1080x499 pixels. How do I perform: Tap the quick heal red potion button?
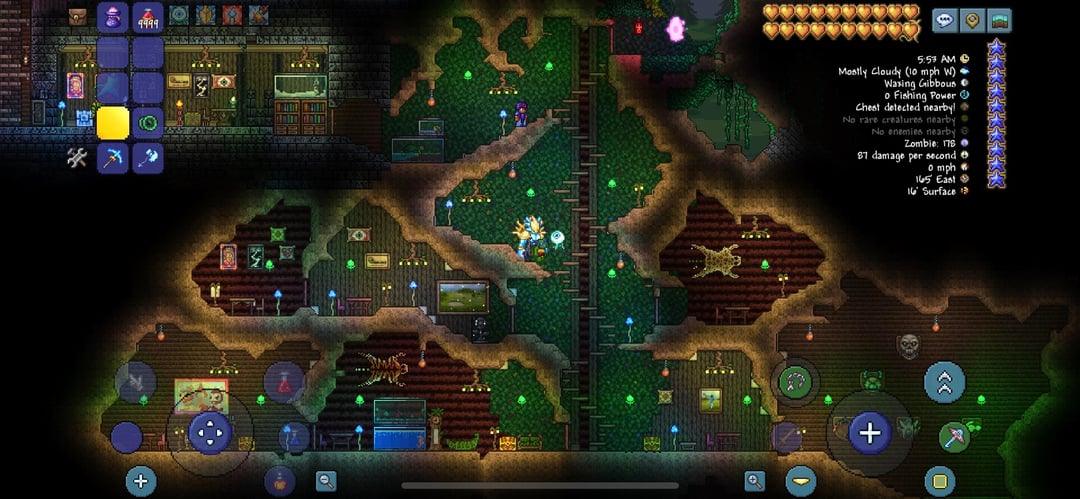point(284,381)
